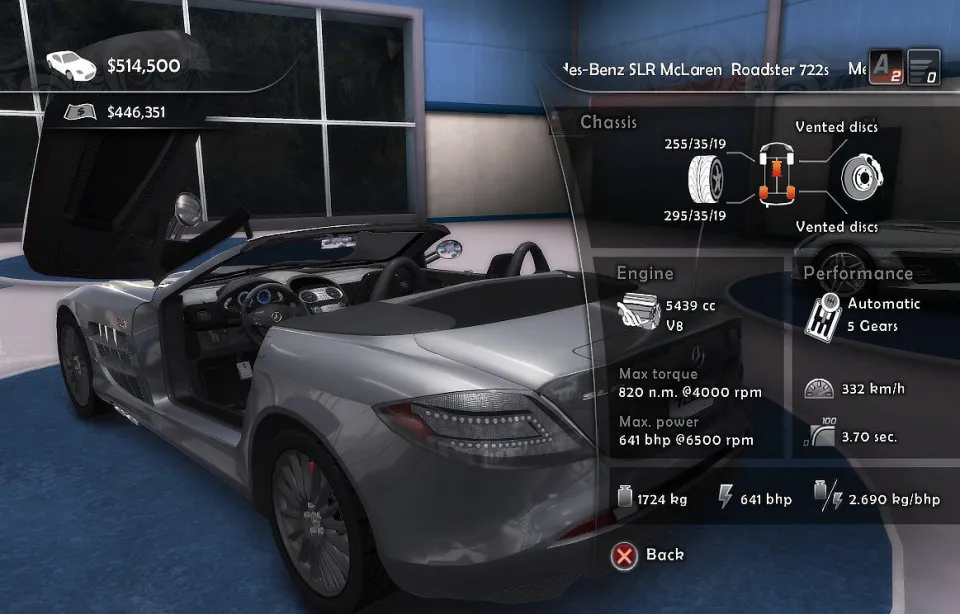The width and height of the screenshot is (960, 614).
Task: Go back using the Back button
Action: pyautogui.click(x=649, y=555)
